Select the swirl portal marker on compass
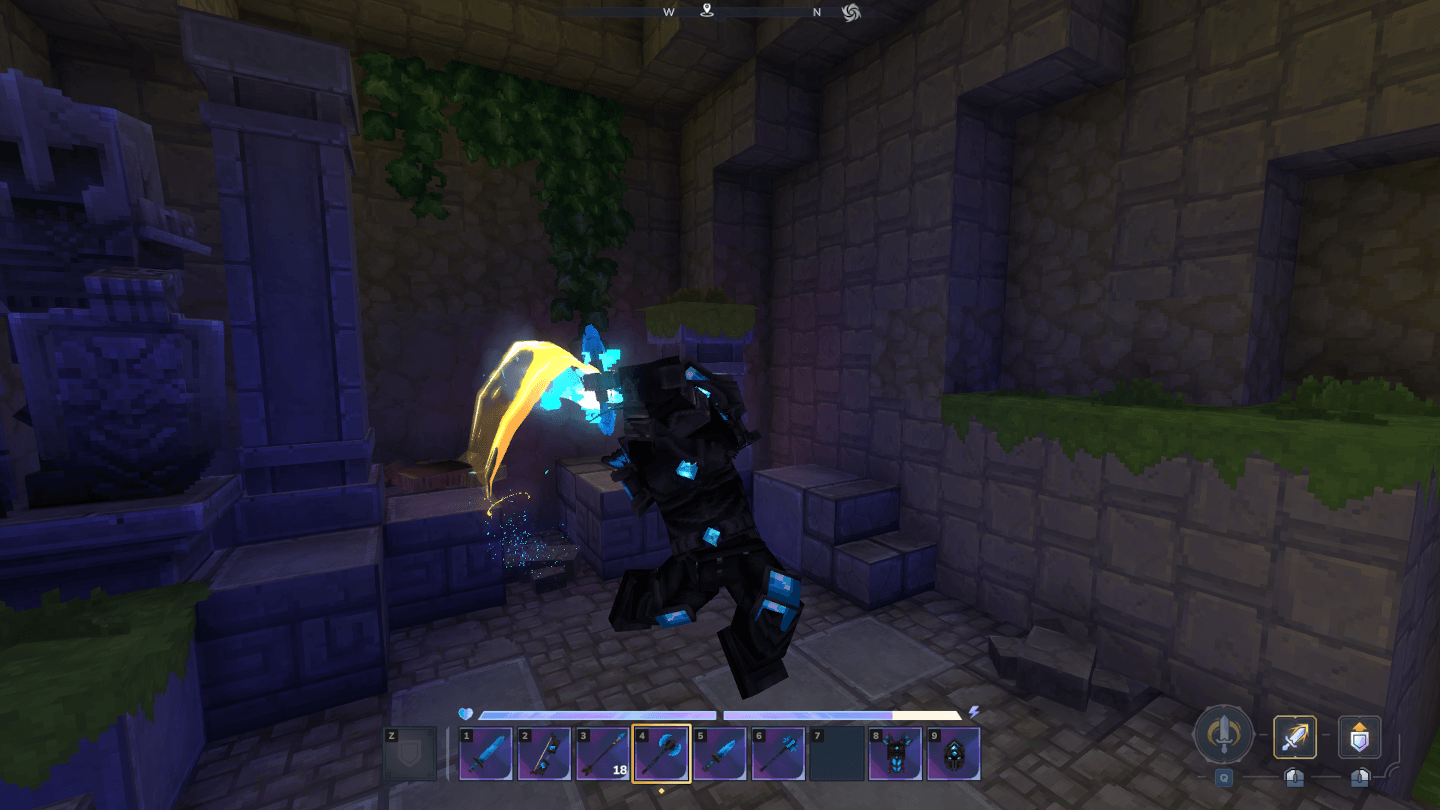 [851, 12]
